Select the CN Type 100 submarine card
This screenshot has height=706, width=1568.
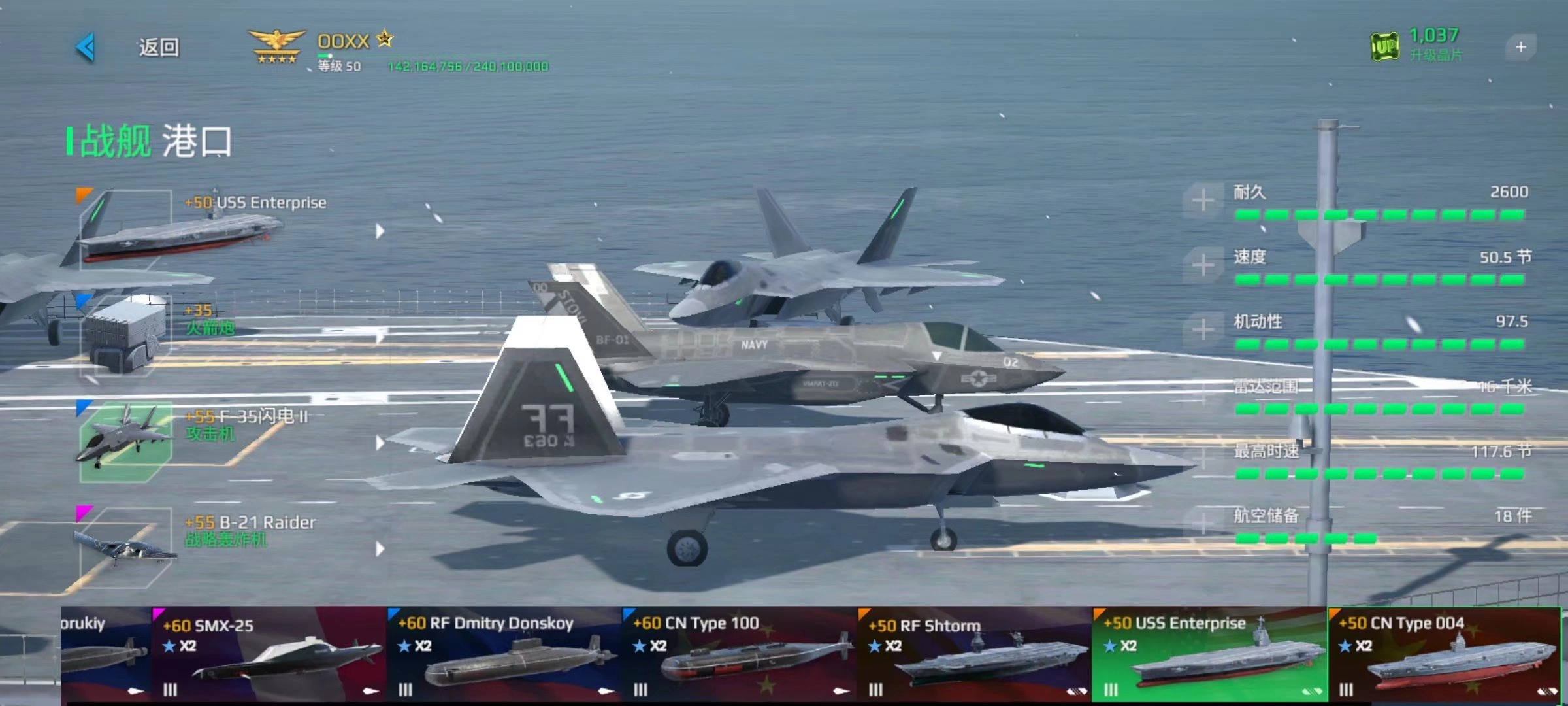(740, 654)
